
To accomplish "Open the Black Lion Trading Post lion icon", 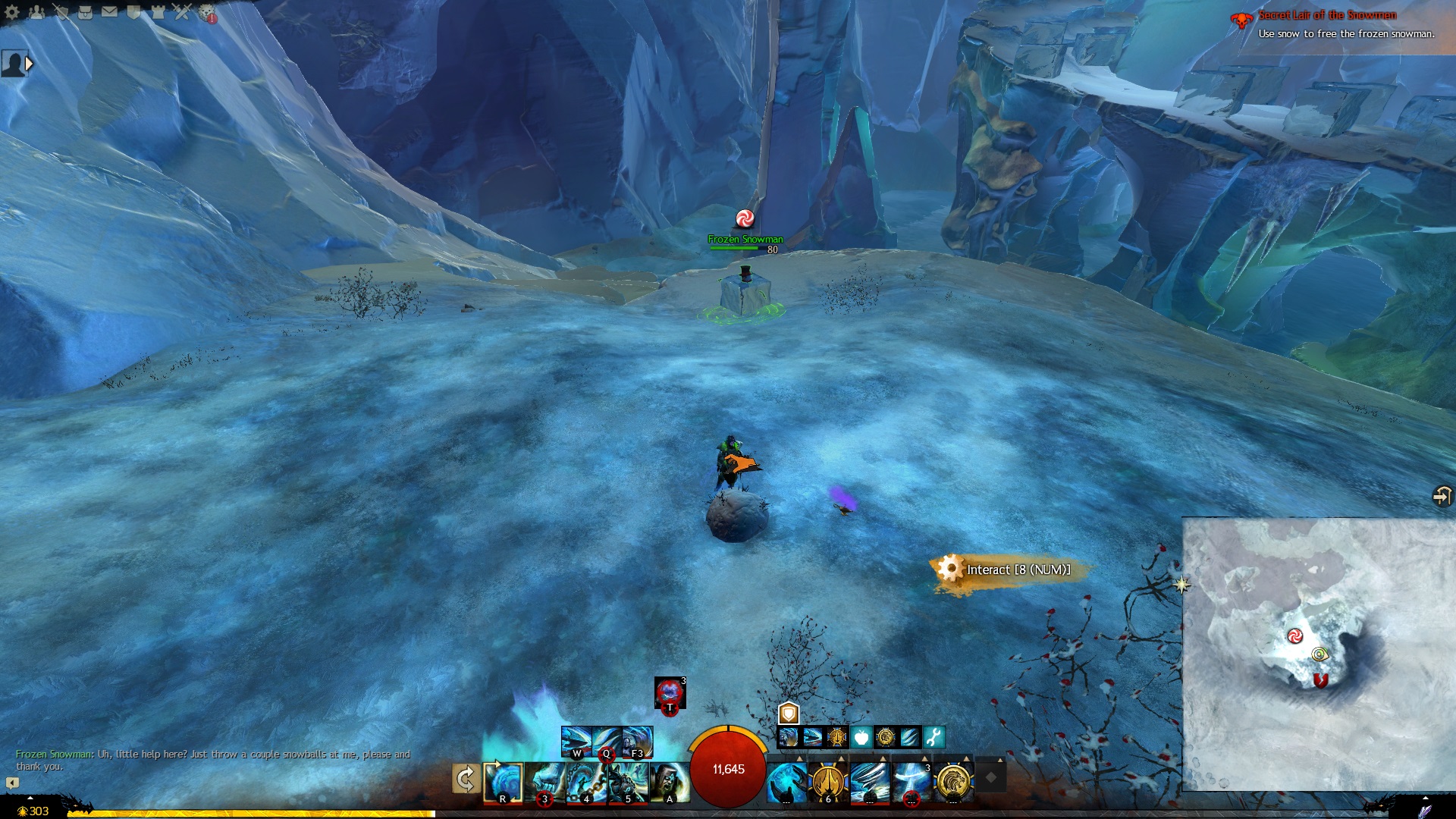I will (x=206, y=12).
